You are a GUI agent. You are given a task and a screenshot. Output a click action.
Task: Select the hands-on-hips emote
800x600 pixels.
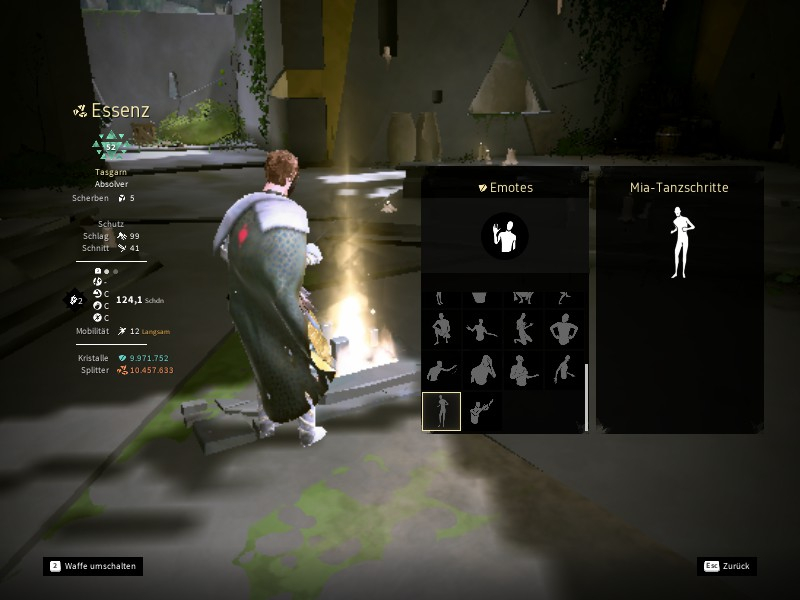(565, 328)
